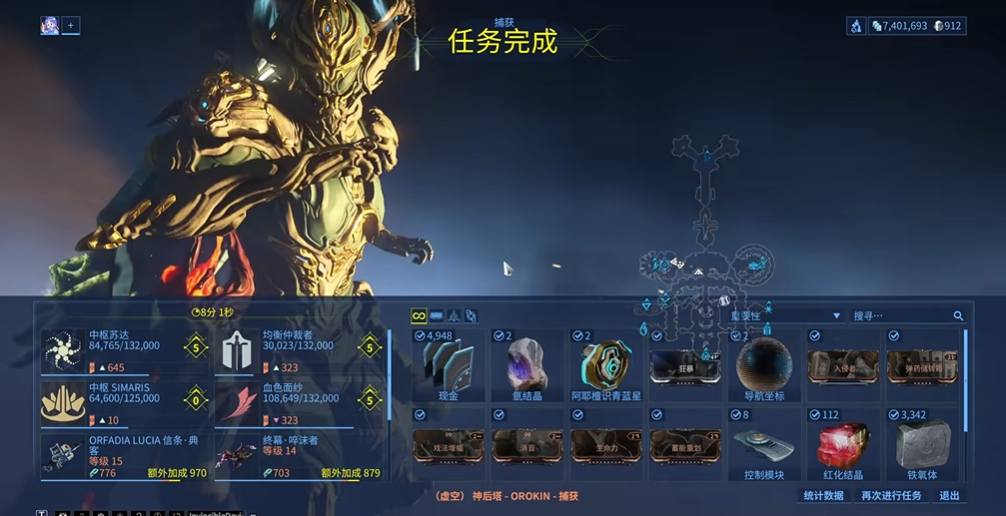The height and width of the screenshot is (516, 1006).
Task: Choose 再次进行任务 to repeat the mission
Action: 891,496
